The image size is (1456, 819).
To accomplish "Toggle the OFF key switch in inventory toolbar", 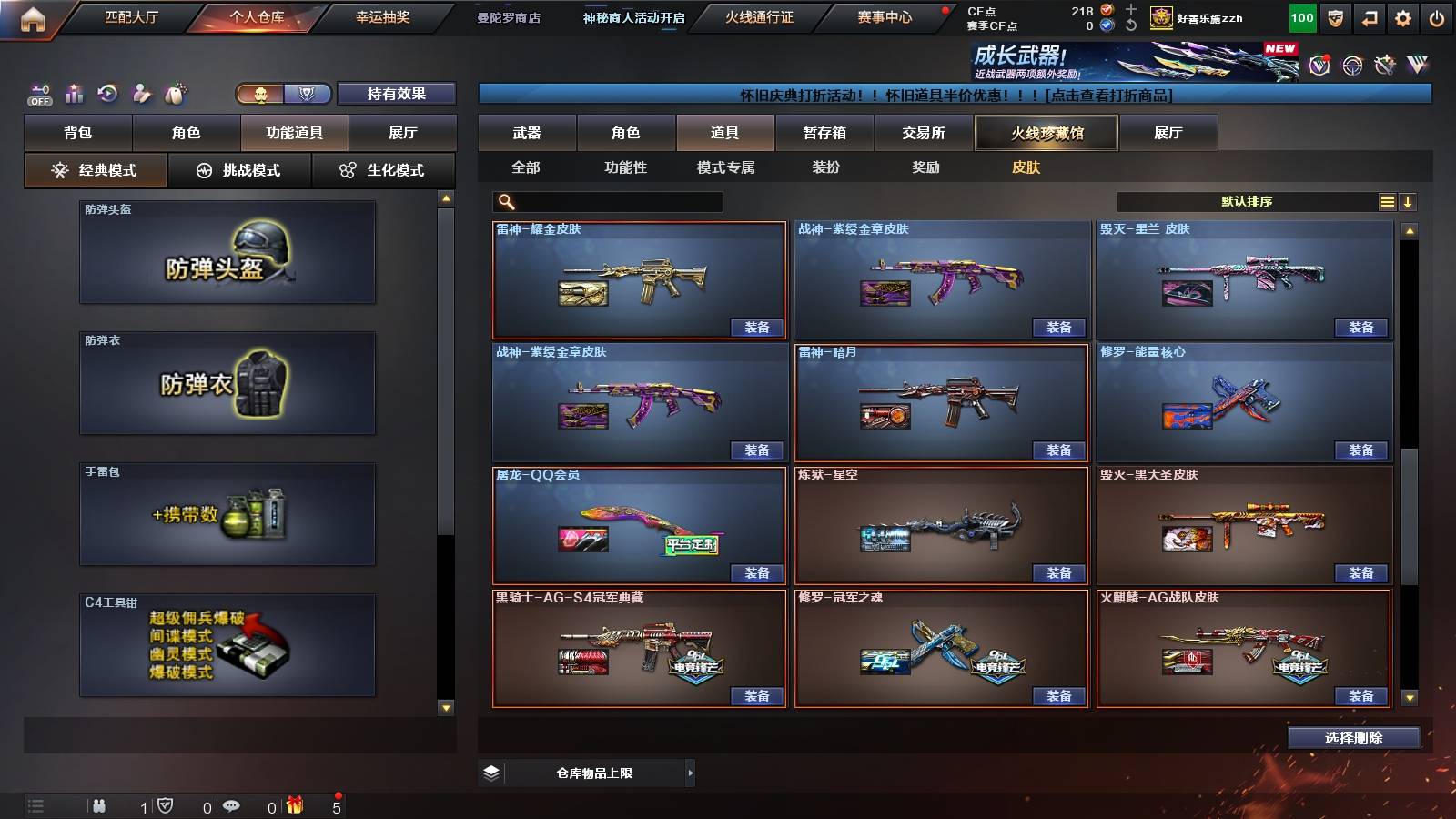I will click(x=37, y=92).
